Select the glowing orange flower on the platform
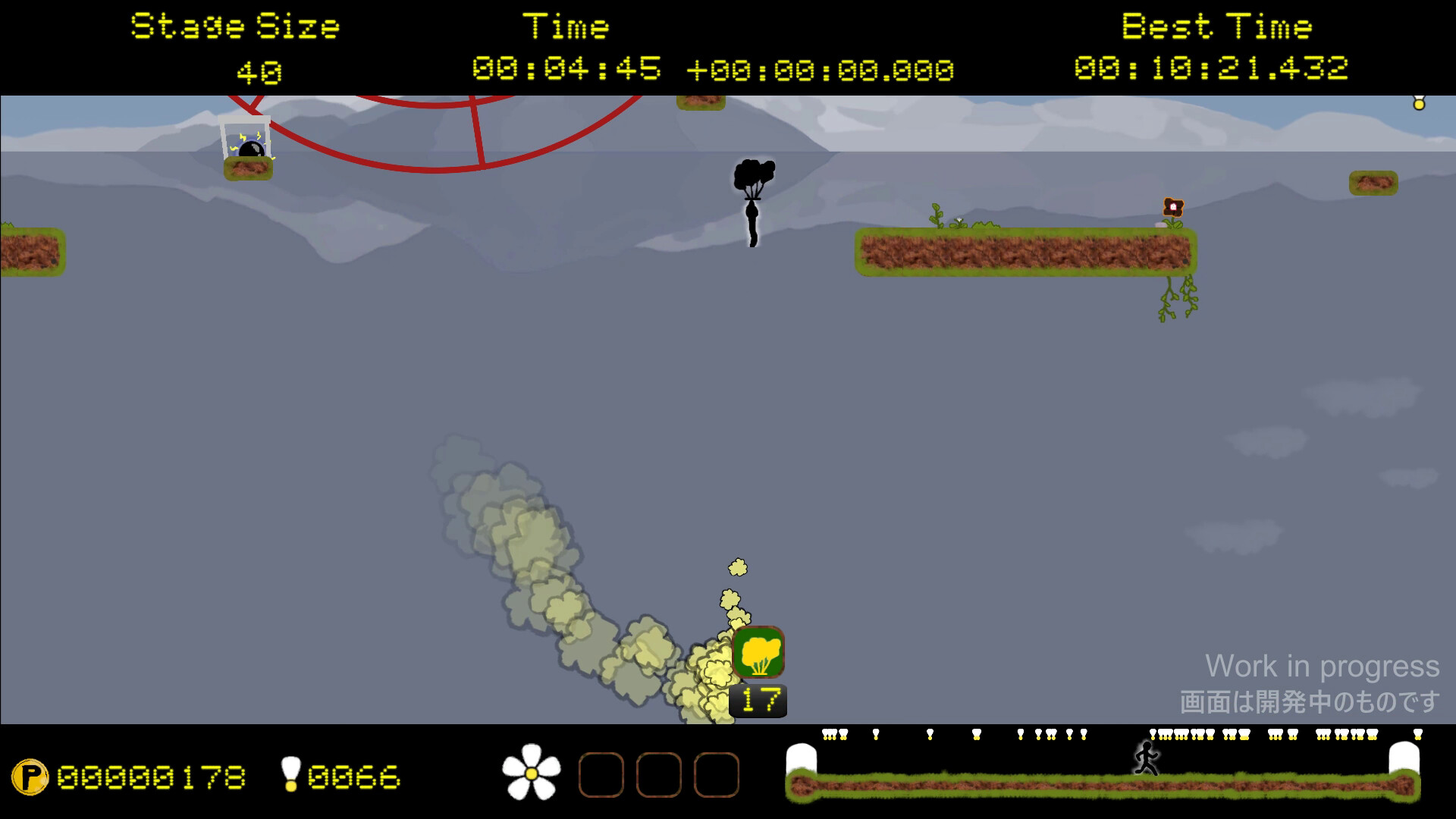 tap(1173, 205)
